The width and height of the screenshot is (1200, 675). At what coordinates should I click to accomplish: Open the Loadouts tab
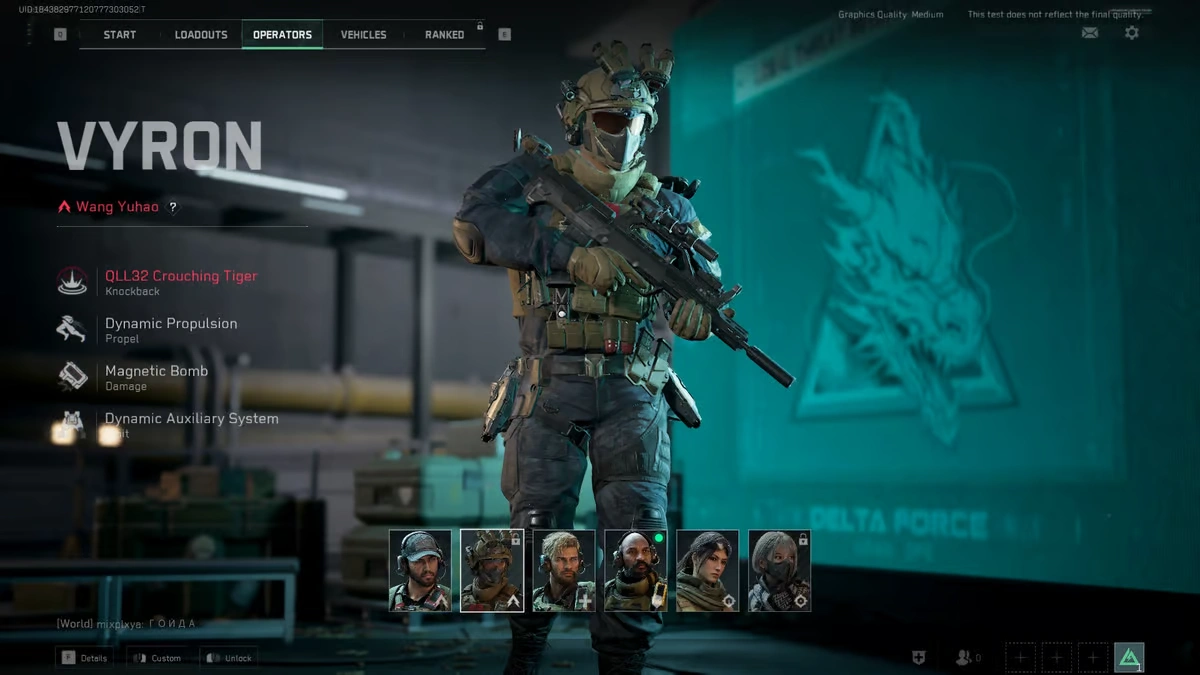201,35
